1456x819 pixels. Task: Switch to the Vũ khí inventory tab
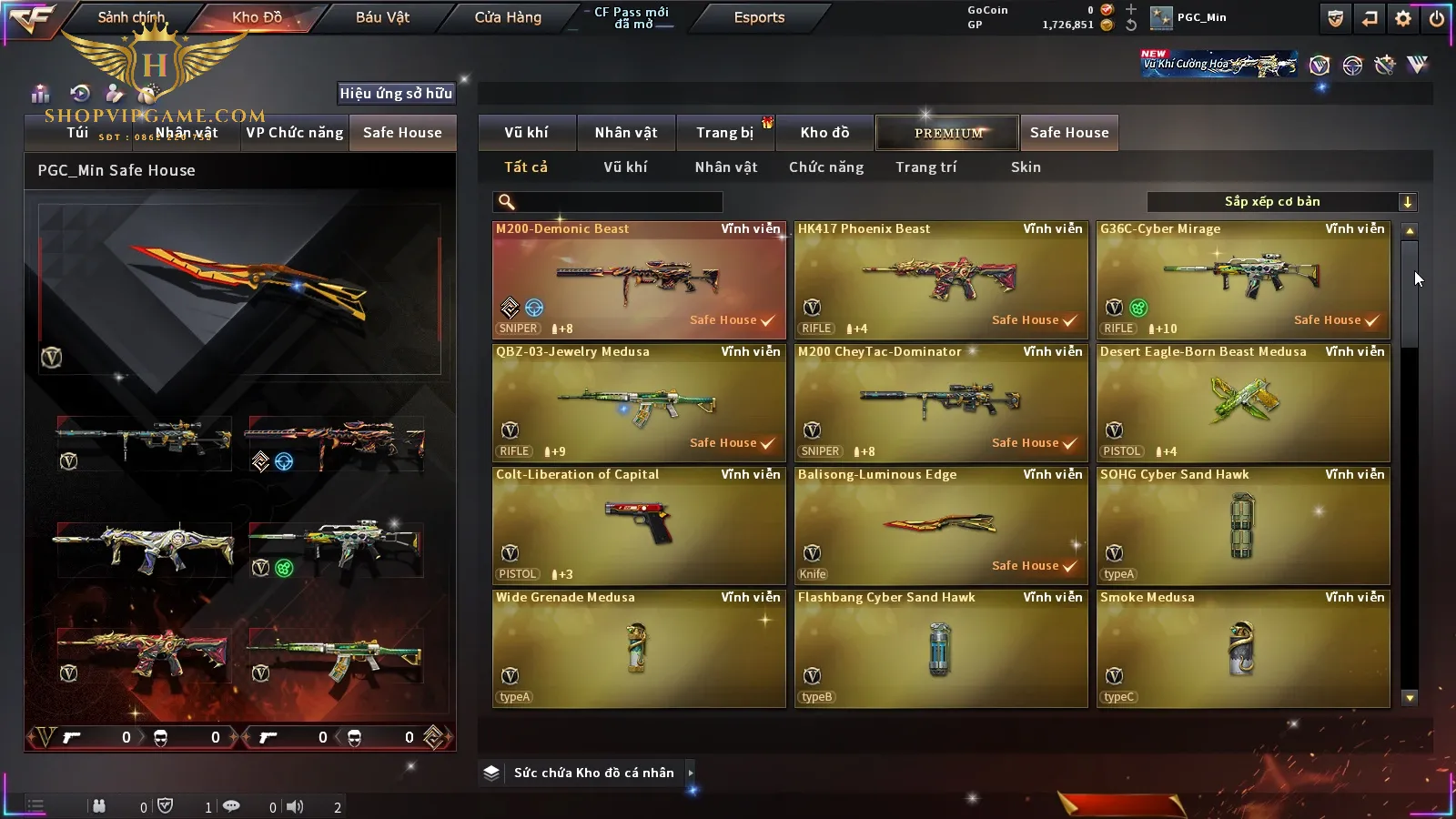coord(527,133)
